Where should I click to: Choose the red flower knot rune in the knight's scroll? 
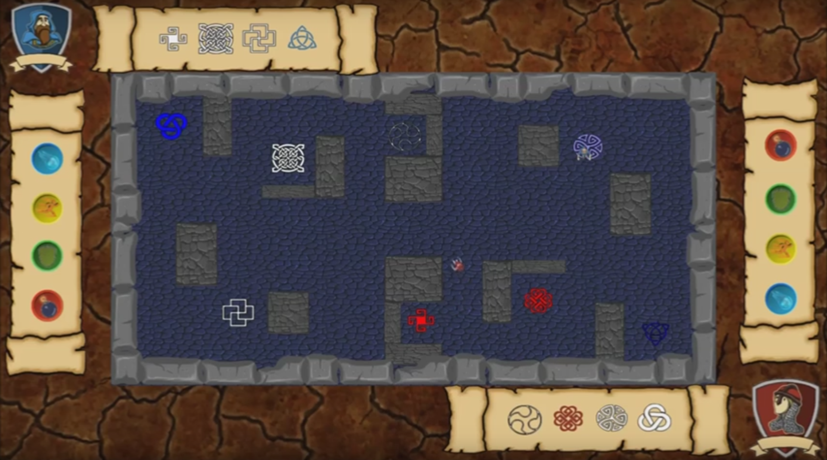click(568, 419)
